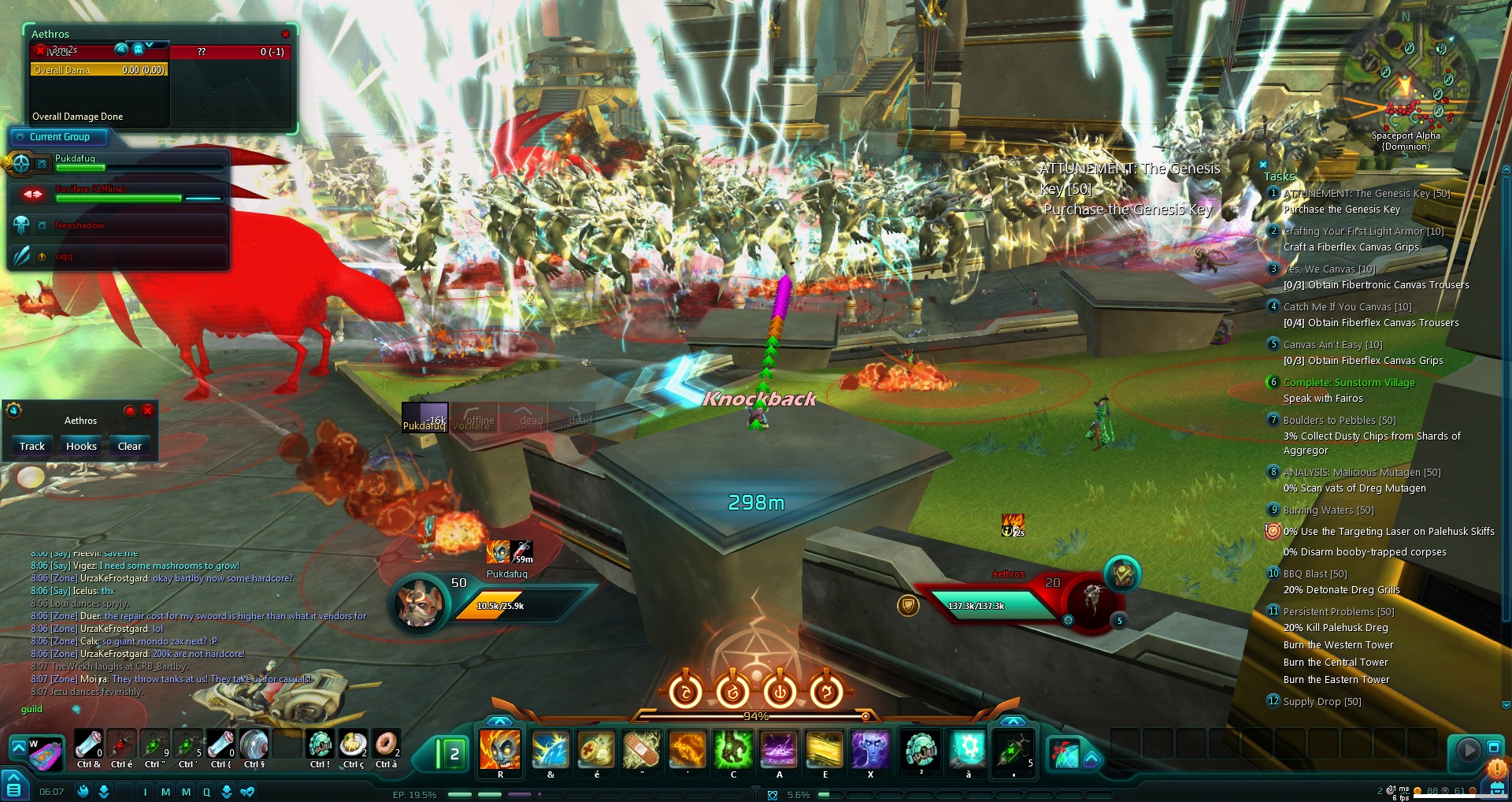Select the mount slot with pink hoverboard

coord(45,754)
